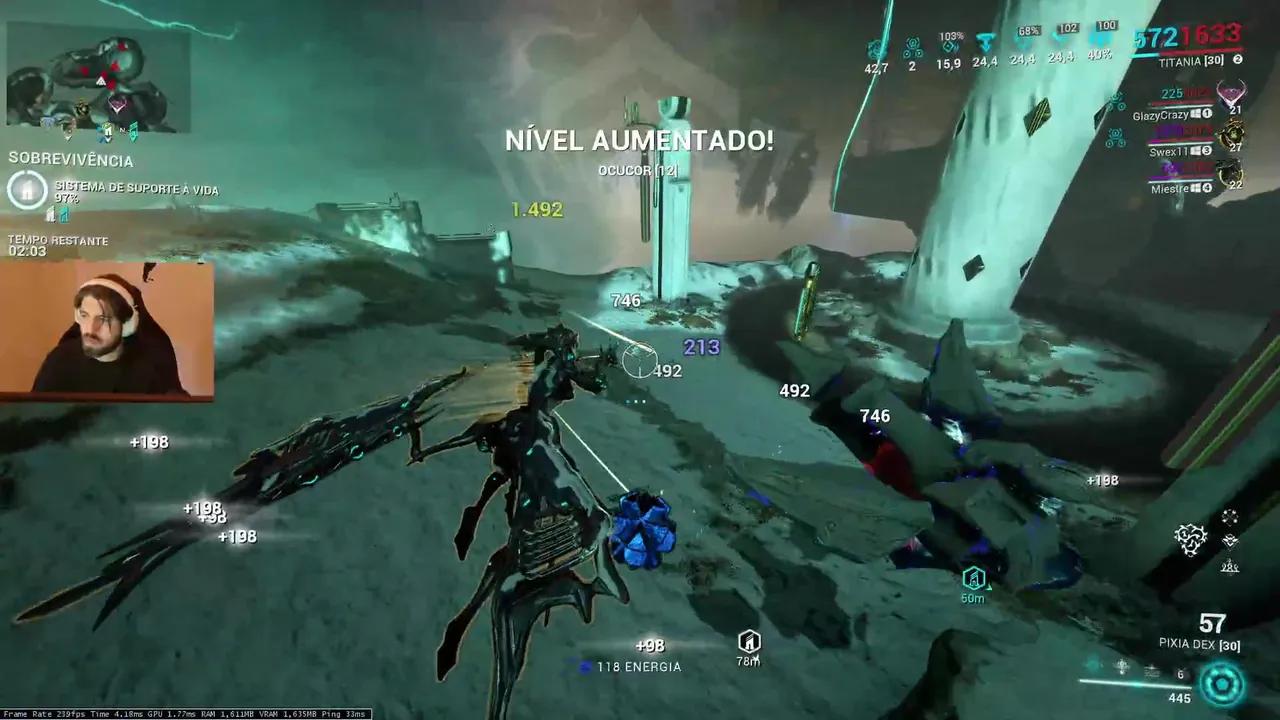
Task: Click the Pixia Dex weapon label
Action: pyautogui.click(x=1199, y=645)
